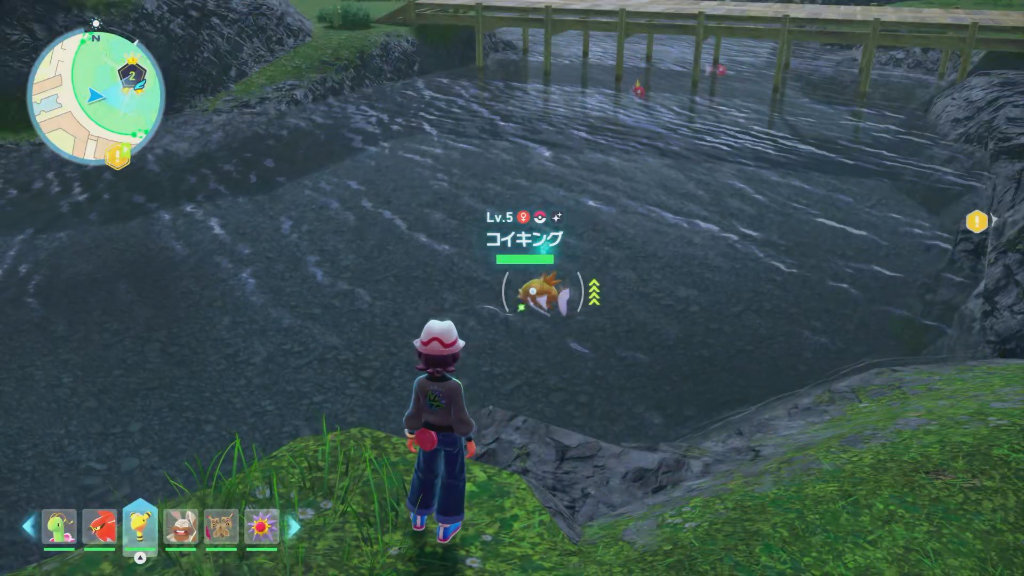The width and height of the screenshot is (1024, 576).
Task: Select the purple Starmie party slot
Action: [x=262, y=526]
